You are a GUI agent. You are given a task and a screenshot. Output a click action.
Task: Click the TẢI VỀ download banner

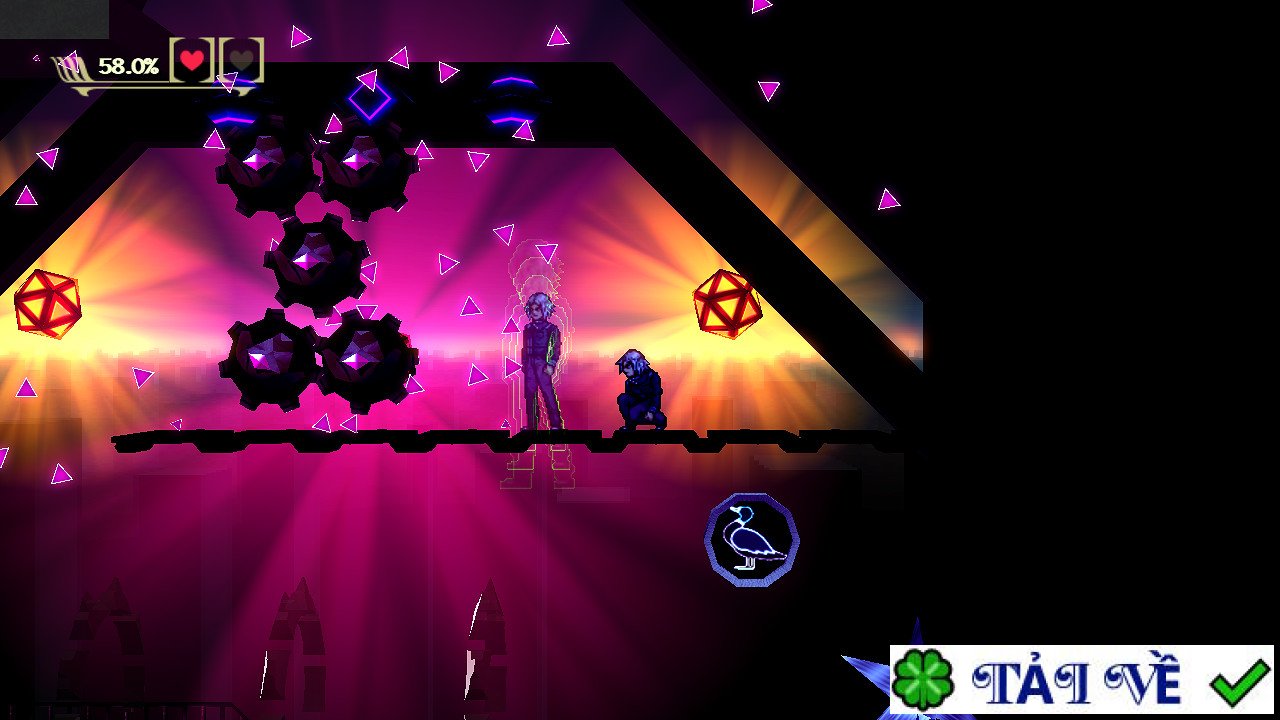tap(1081, 680)
